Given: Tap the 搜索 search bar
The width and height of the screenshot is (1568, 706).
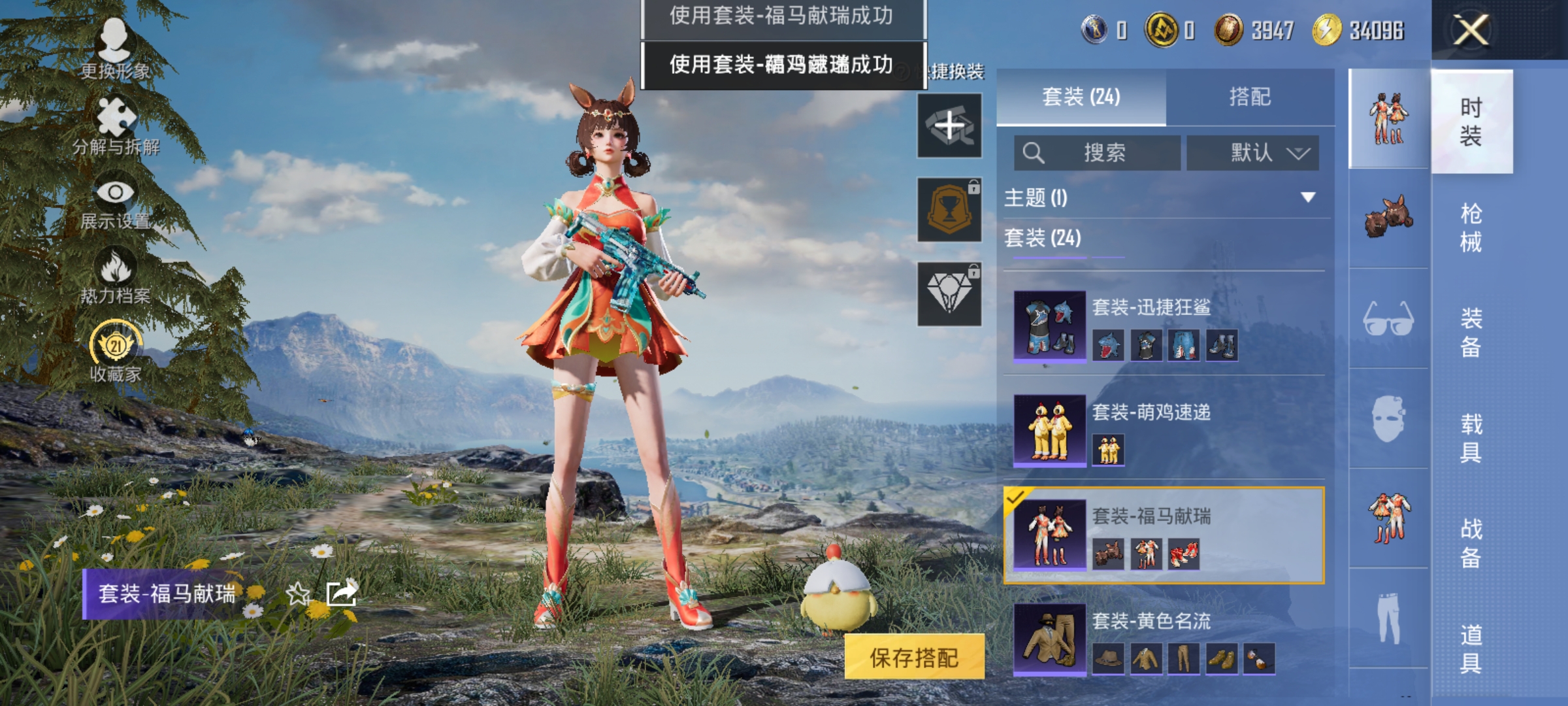Looking at the screenshot, I should click(x=1098, y=152).
